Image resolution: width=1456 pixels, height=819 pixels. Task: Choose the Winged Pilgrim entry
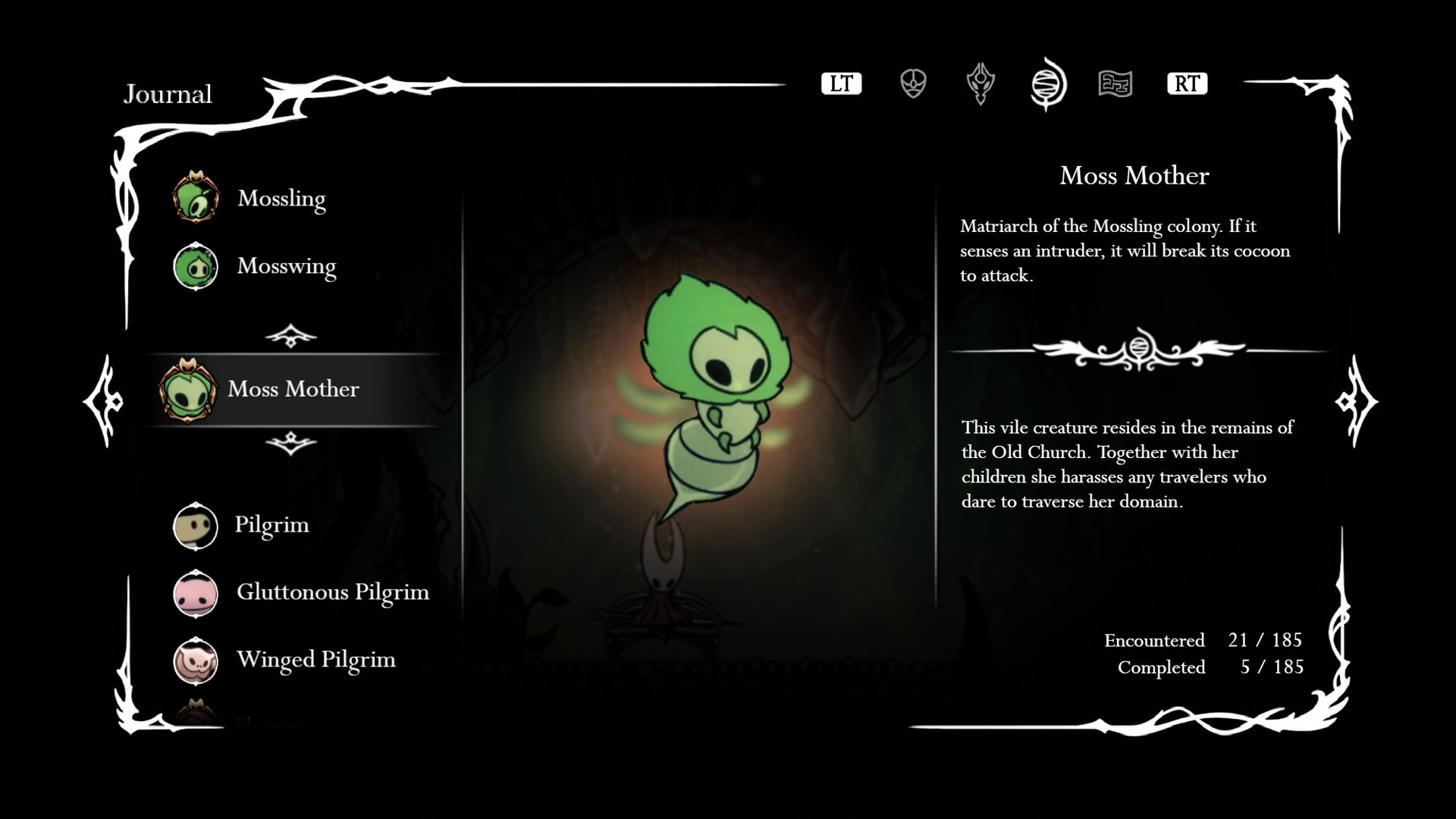[x=315, y=660]
